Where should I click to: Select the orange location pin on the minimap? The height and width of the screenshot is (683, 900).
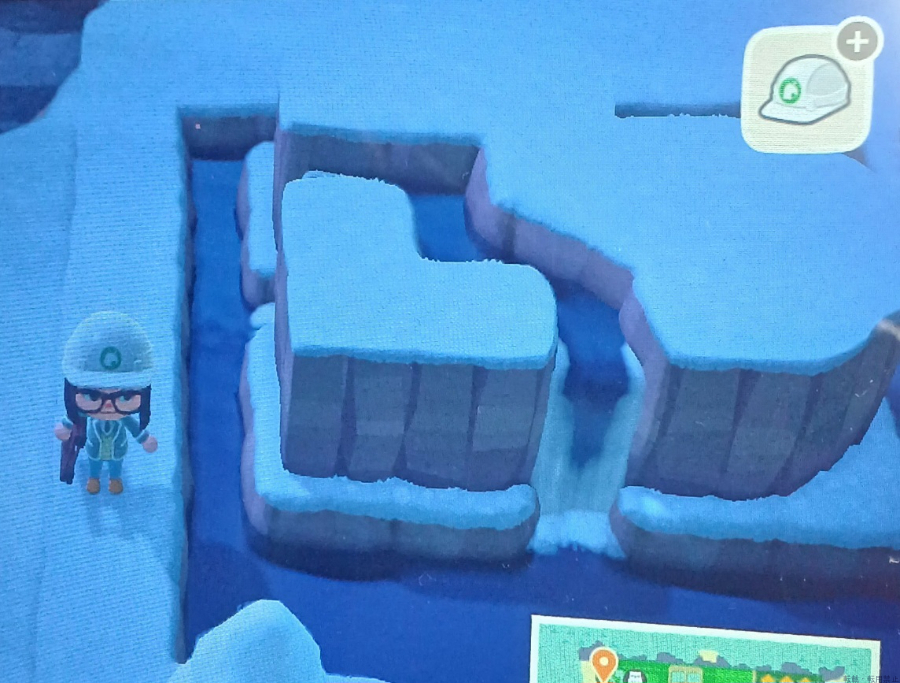point(603,662)
